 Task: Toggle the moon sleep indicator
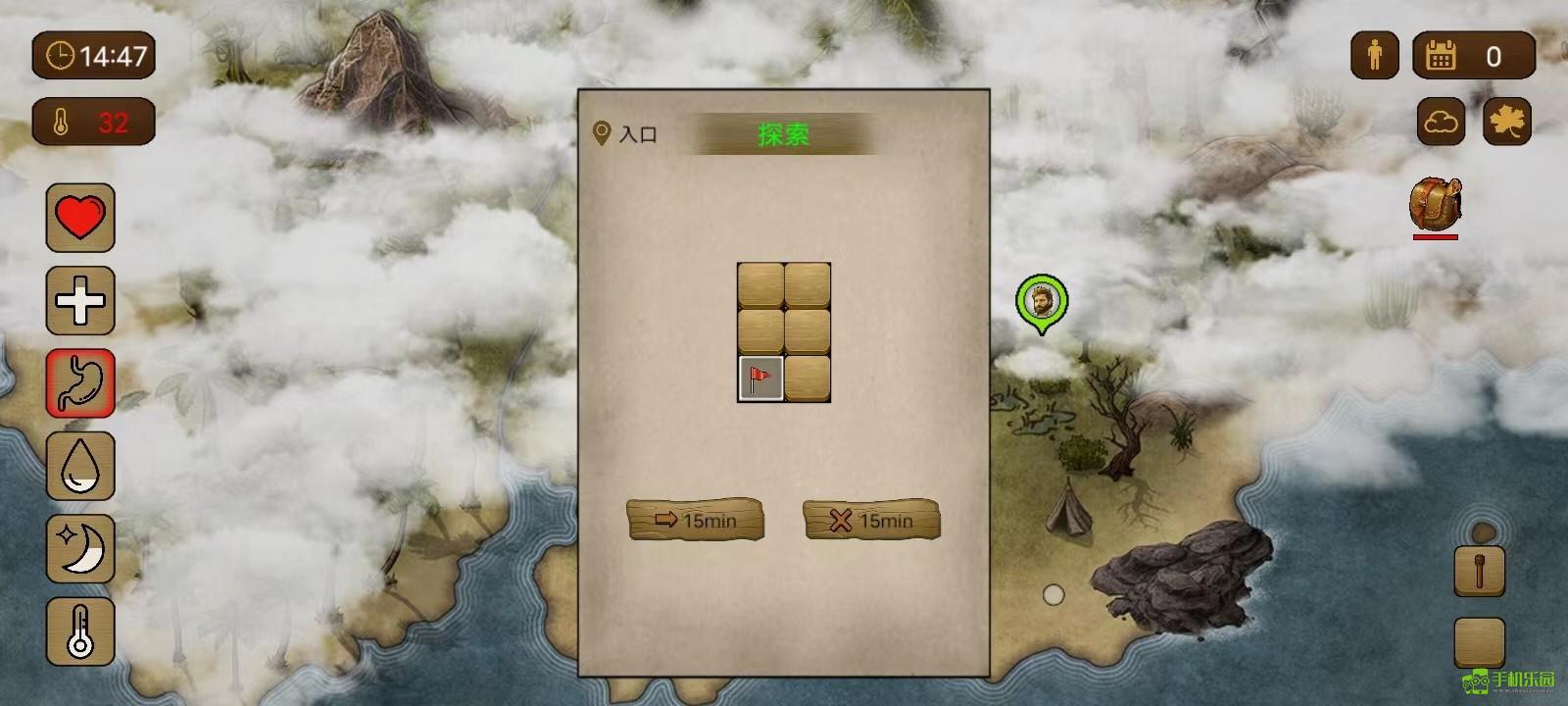[80, 550]
